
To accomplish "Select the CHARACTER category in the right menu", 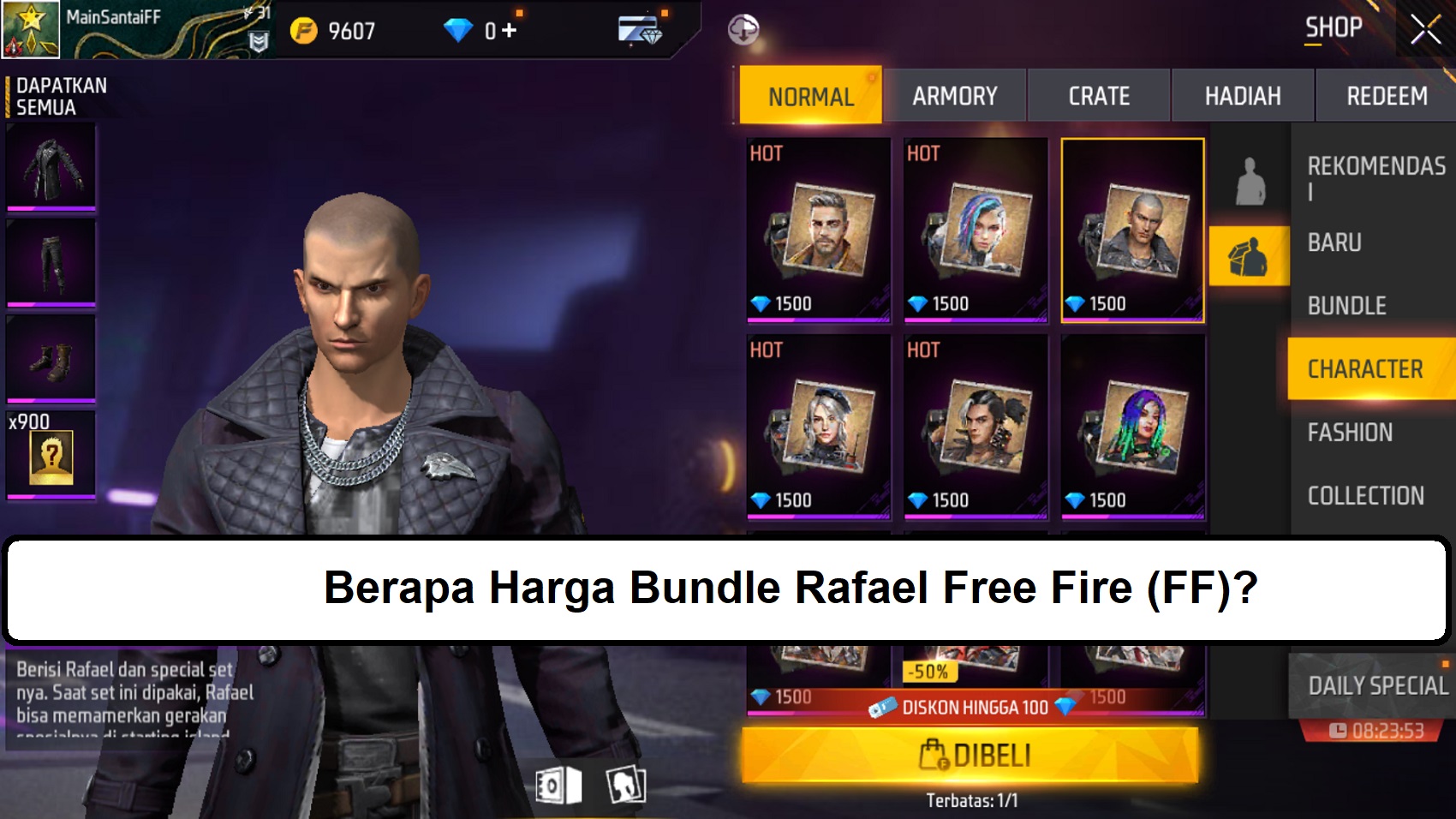I will click(1368, 368).
